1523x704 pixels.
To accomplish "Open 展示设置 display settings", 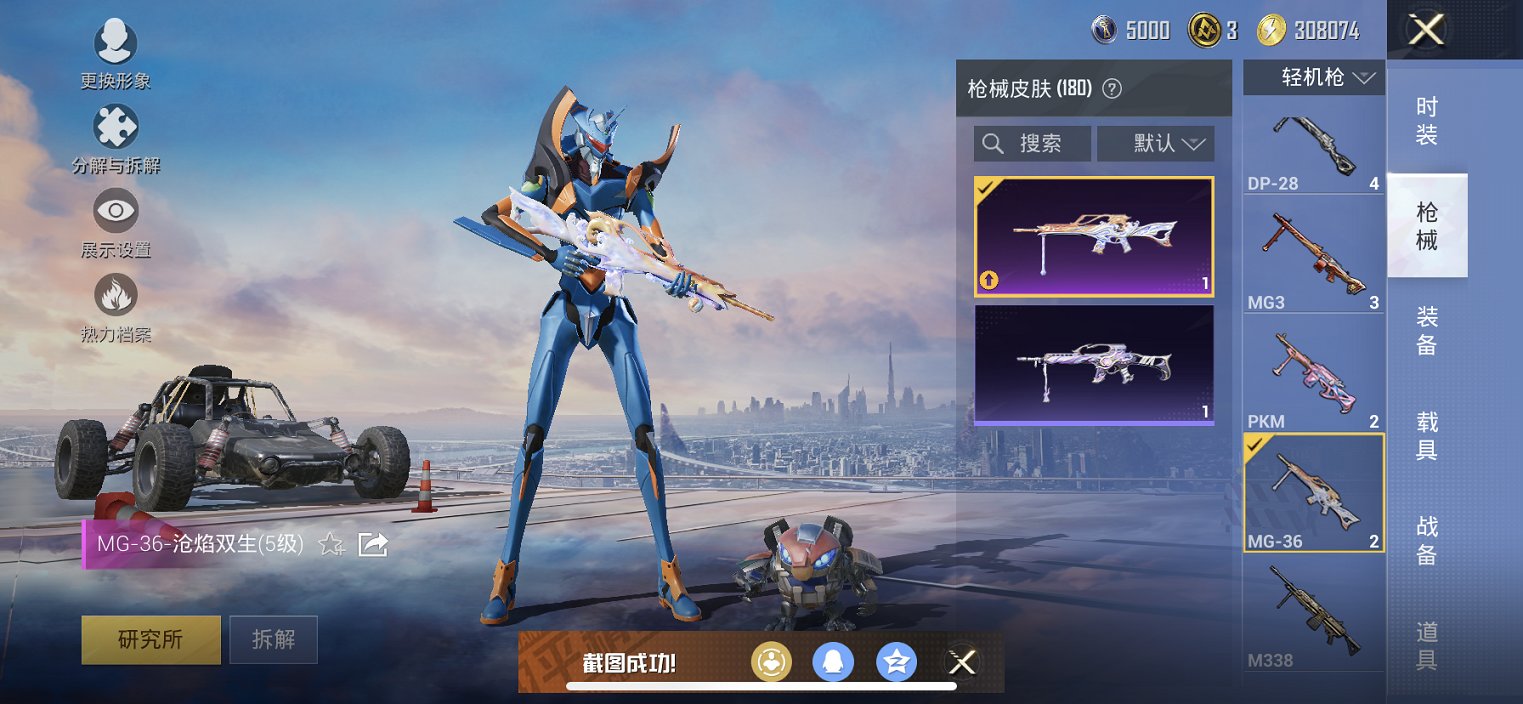I will pos(115,212).
